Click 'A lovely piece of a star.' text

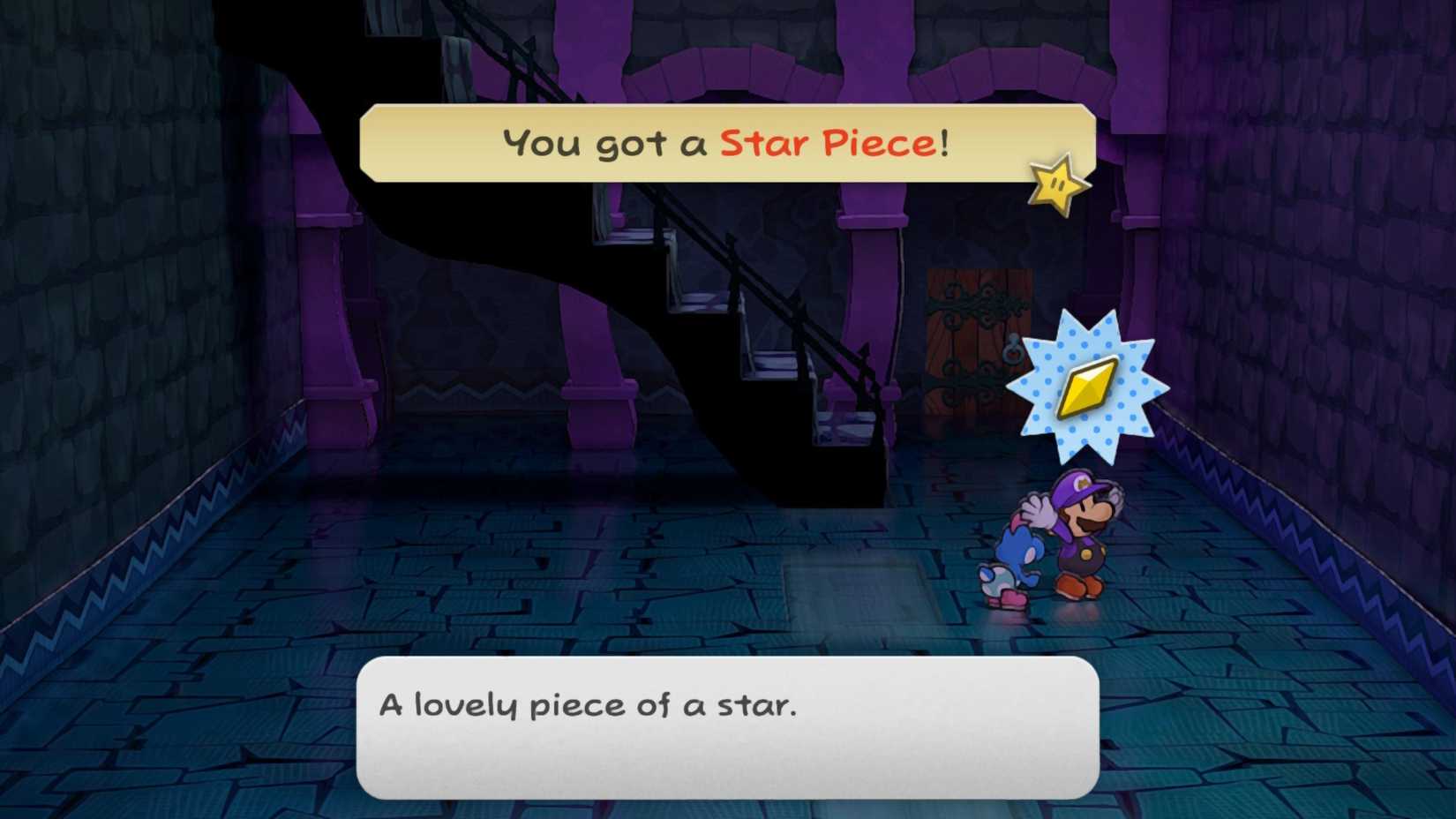[587, 706]
